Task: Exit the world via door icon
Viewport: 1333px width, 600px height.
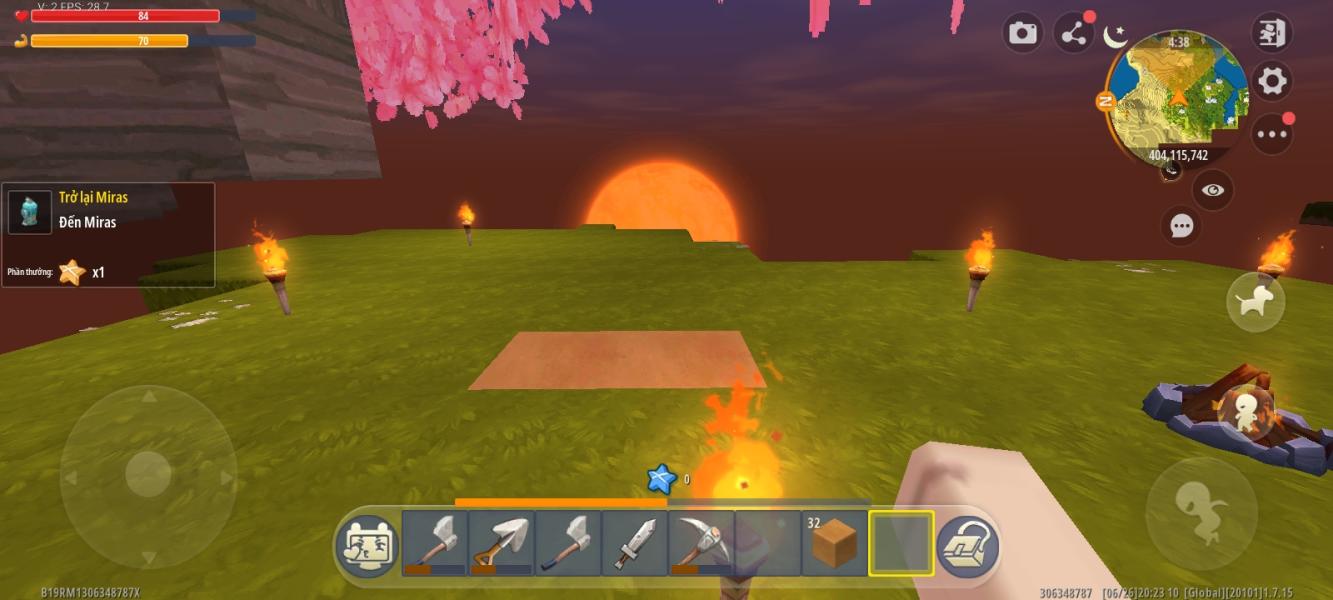Action: (x=1272, y=33)
